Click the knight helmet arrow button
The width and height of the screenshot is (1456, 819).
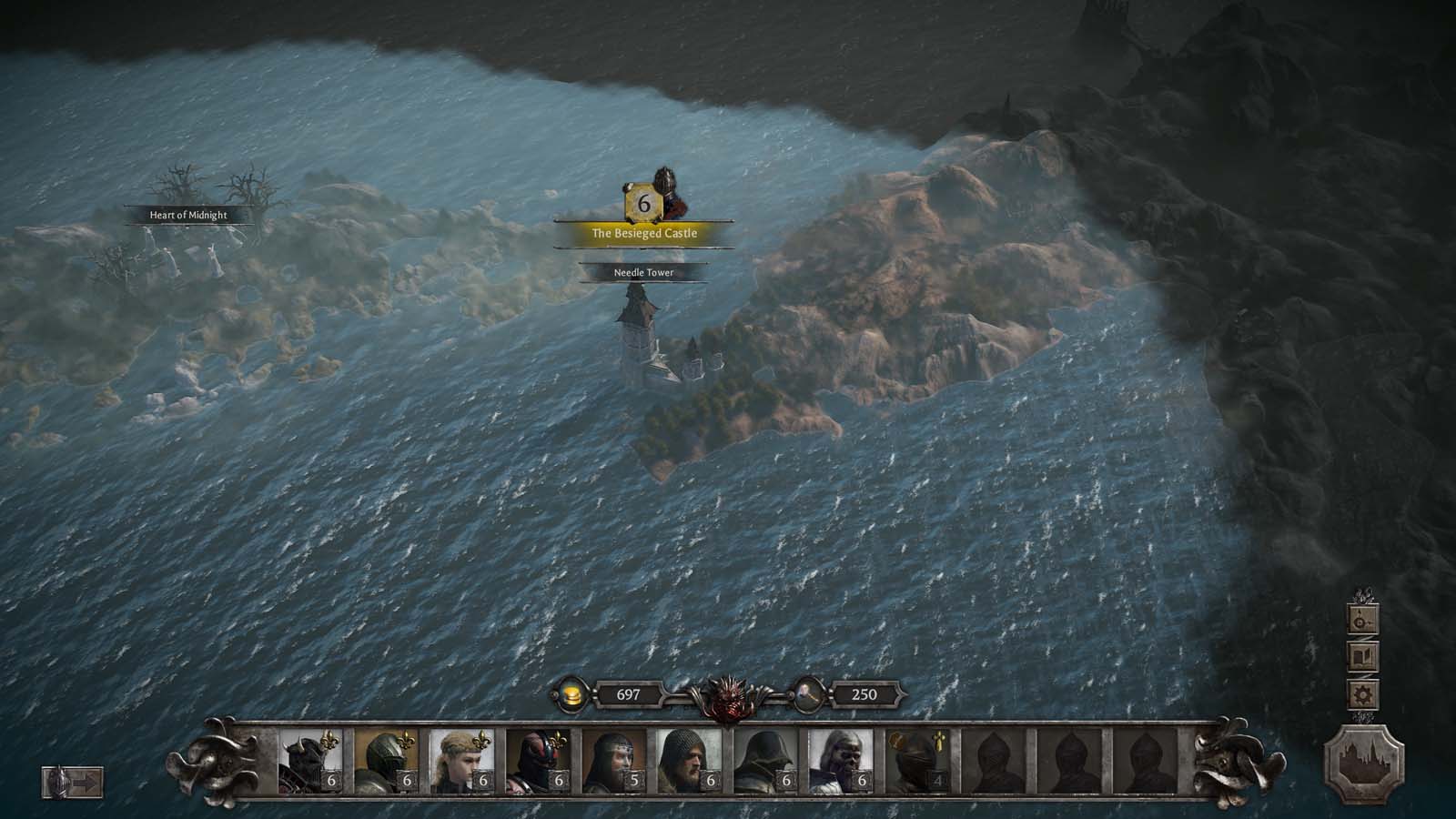(73, 782)
